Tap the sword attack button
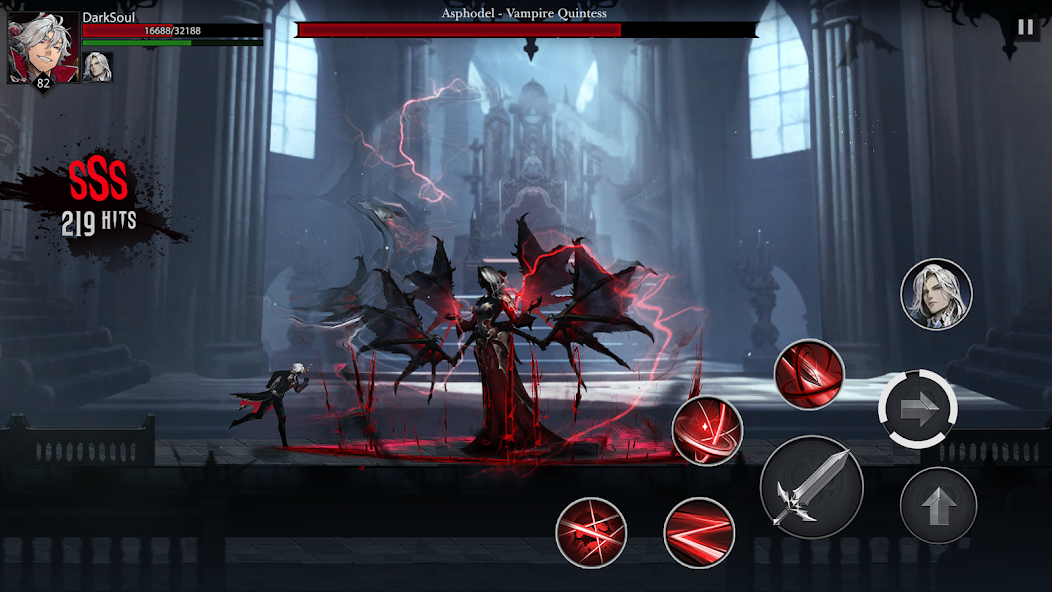This screenshot has width=1052, height=592. click(811, 488)
